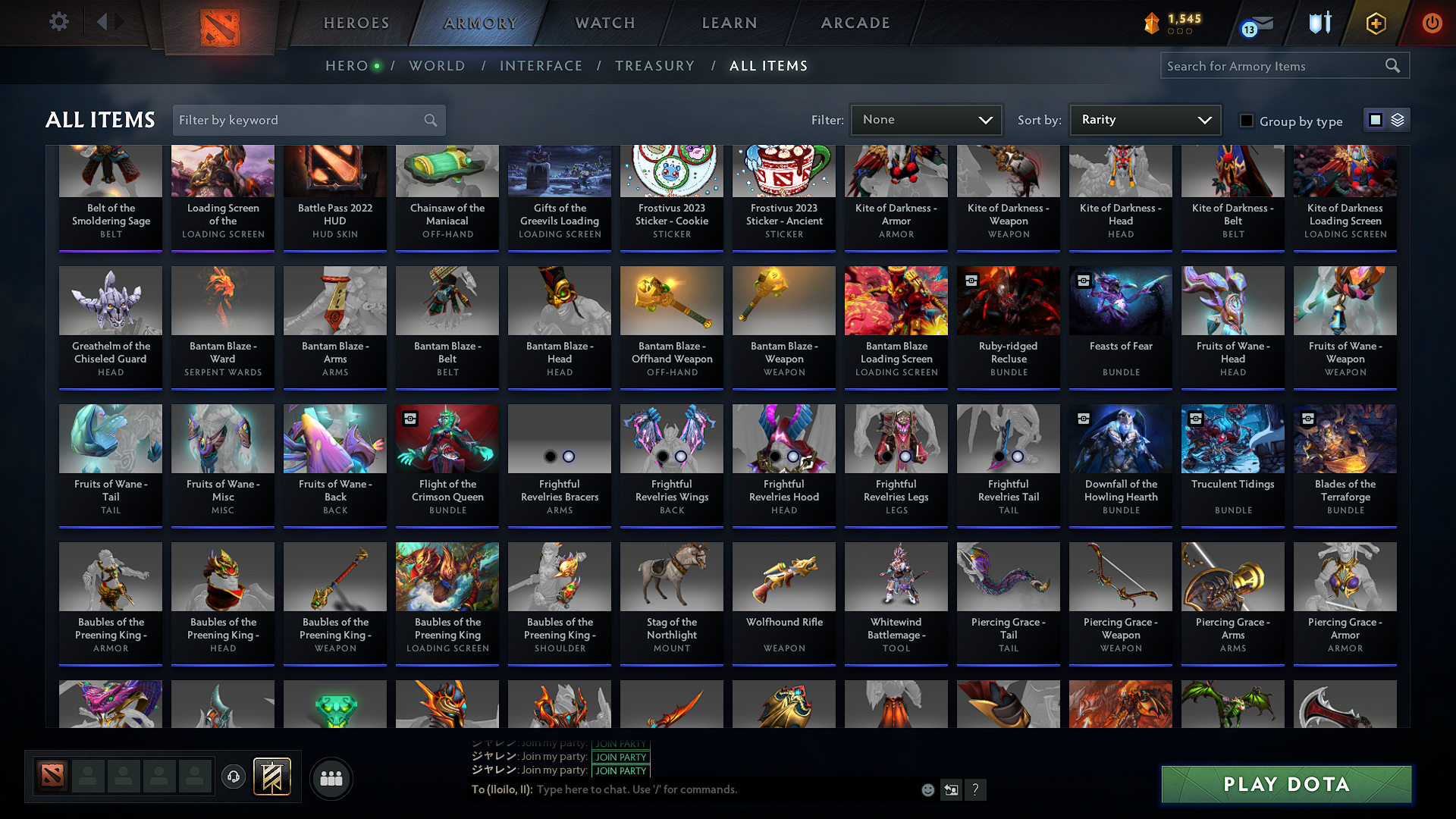
Task: Enable the Group by type checkbox
Action: point(1246,120)
